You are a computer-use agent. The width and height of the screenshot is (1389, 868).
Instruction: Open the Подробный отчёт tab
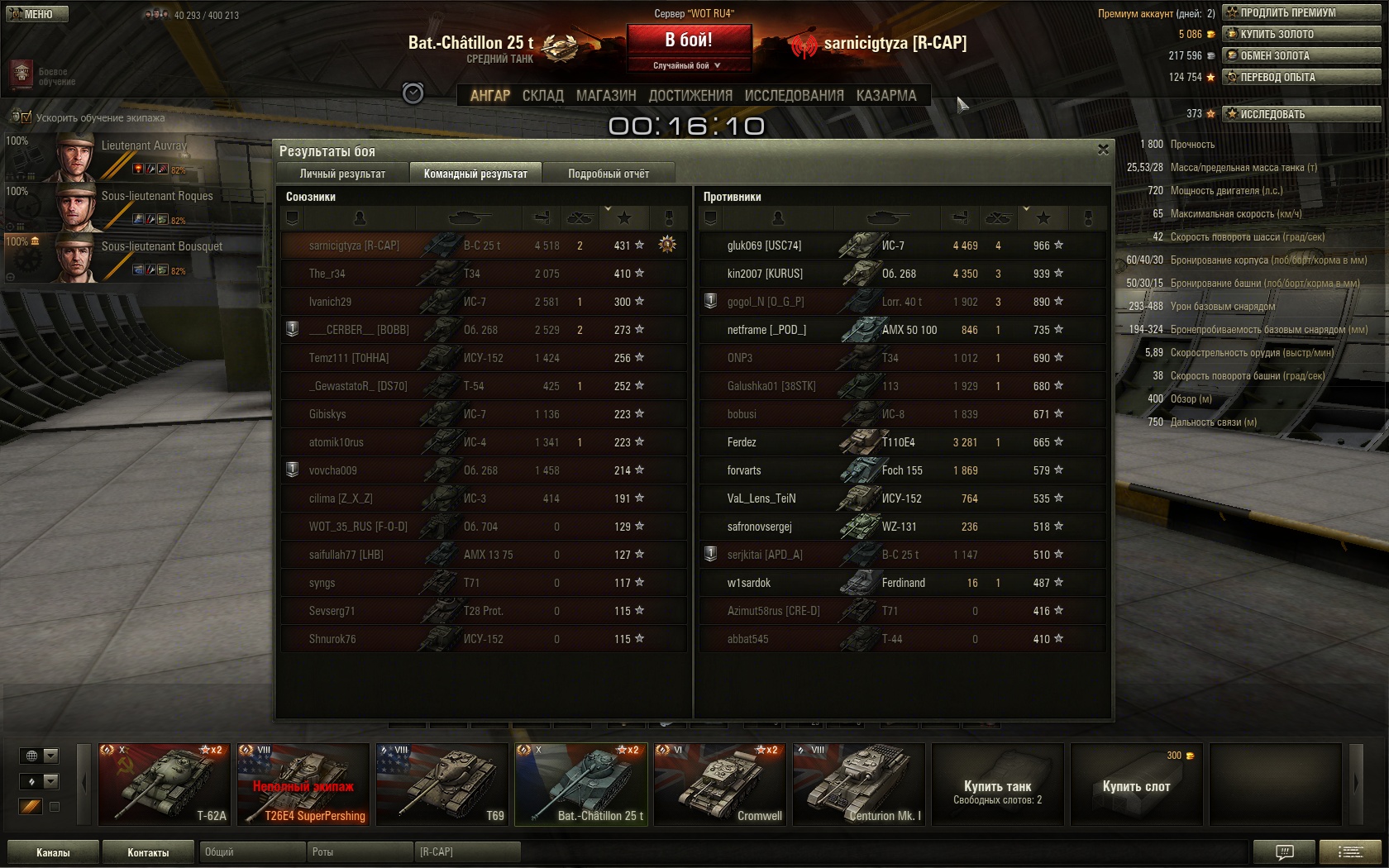coord(609,174)
